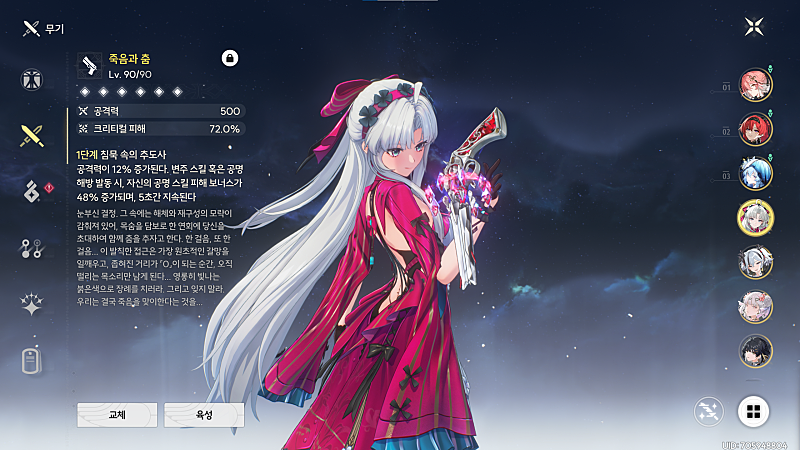Select the crossed swords weapon tab
Image resolution: width=800 pixels, height=450 pixels.
coord(34,135)
